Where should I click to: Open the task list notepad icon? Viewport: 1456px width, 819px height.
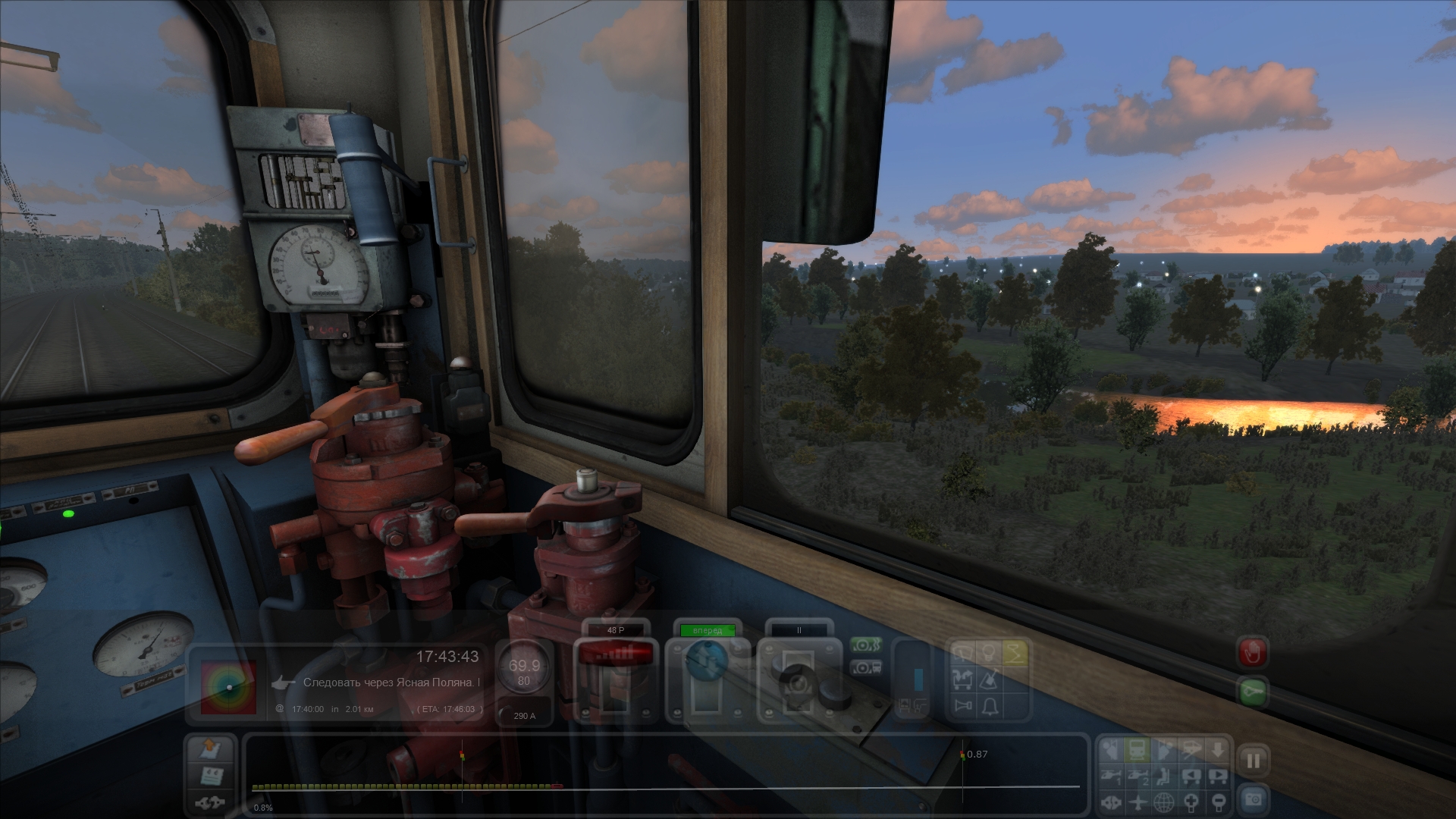coord(211,777)
